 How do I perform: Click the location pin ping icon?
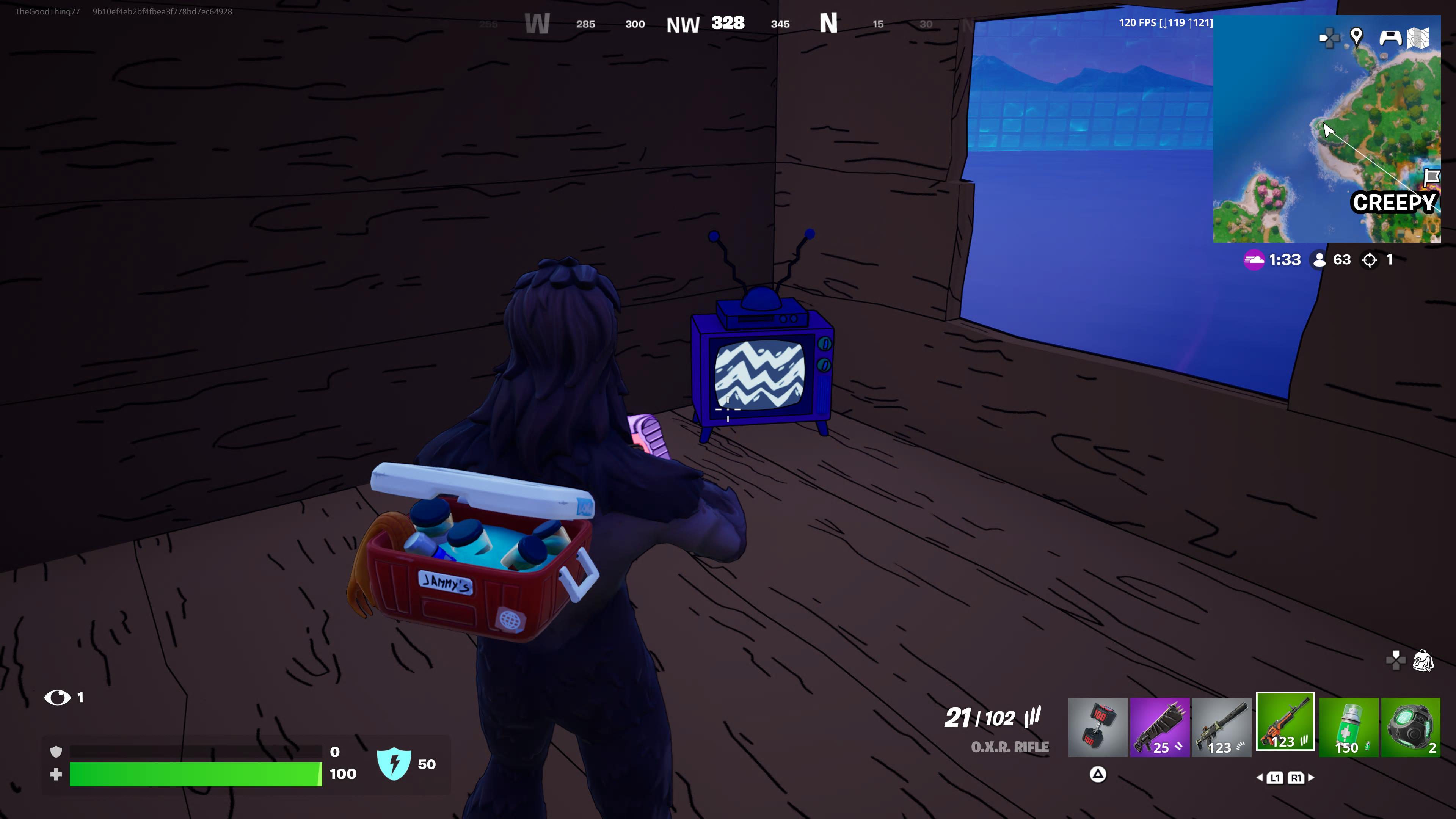coord(1357,37)
